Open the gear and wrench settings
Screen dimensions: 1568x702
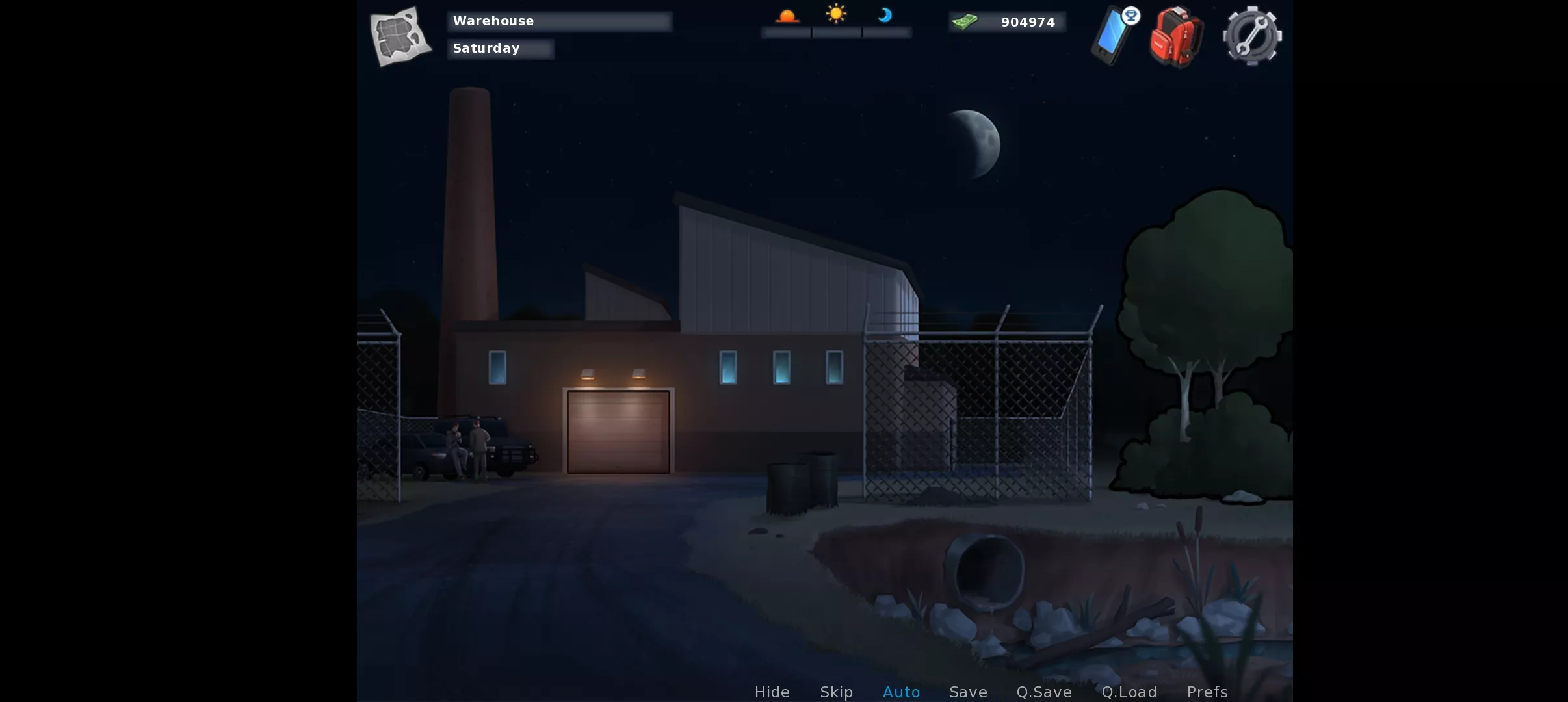pos(1252,36)
